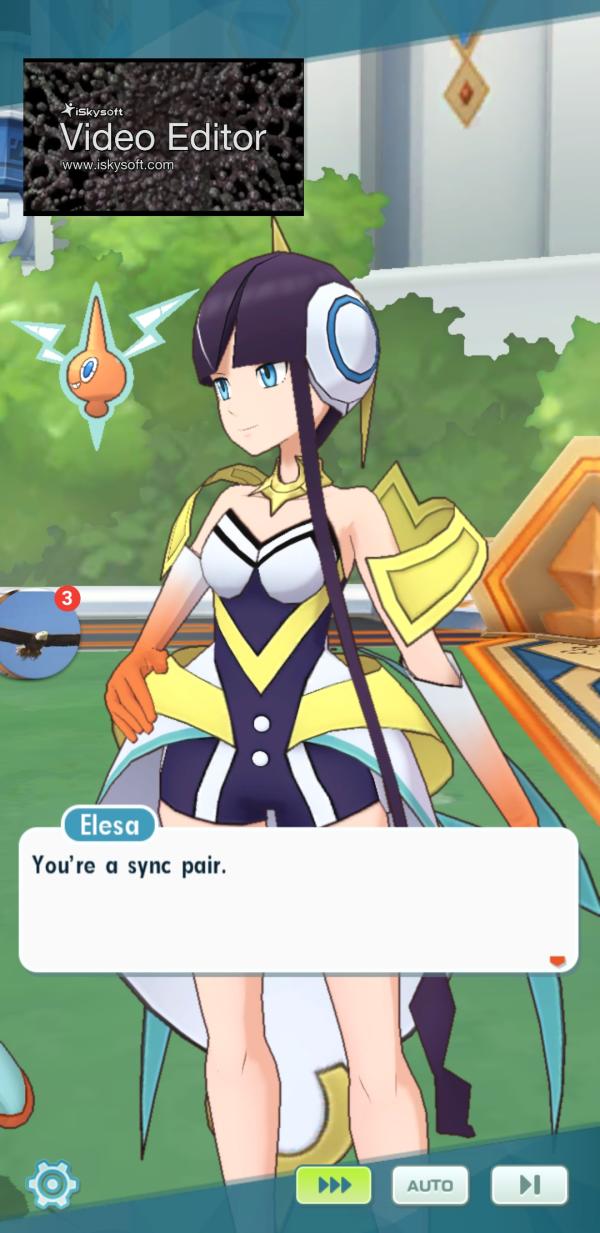600x1233 pixels.
Task: Open the gear settings menu
Action: click(x=52, y=1185)
